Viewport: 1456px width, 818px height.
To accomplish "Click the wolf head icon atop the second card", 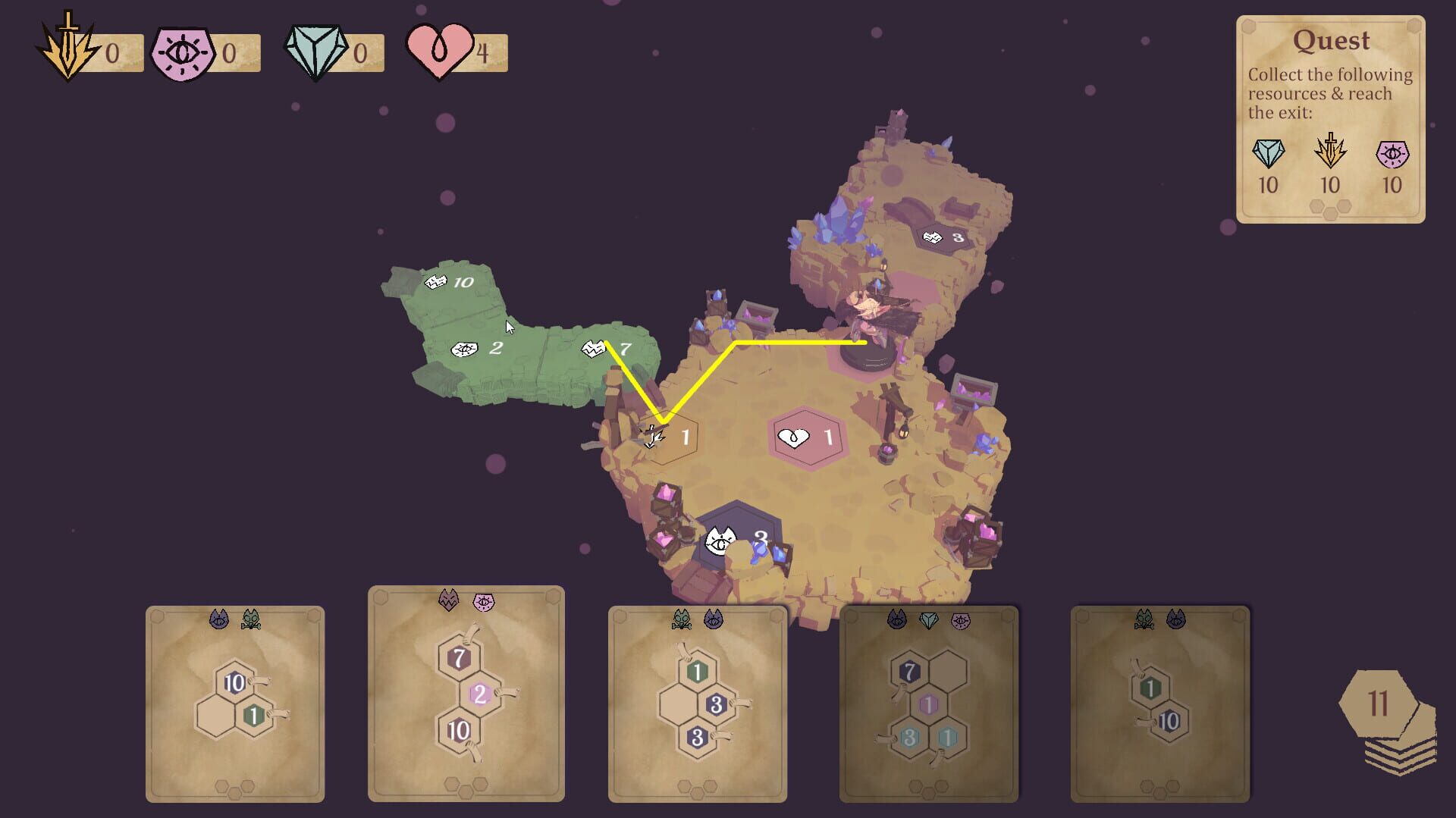I will (447, 598).
